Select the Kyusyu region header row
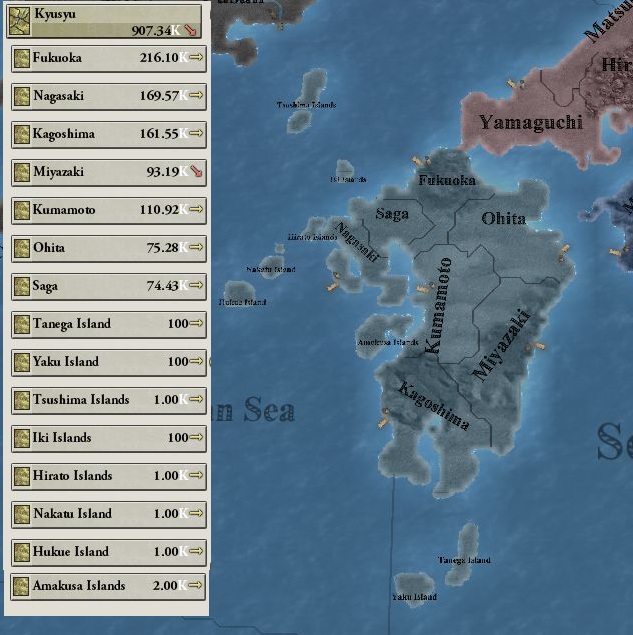This screenshot has height=635, width=633. 104,21
